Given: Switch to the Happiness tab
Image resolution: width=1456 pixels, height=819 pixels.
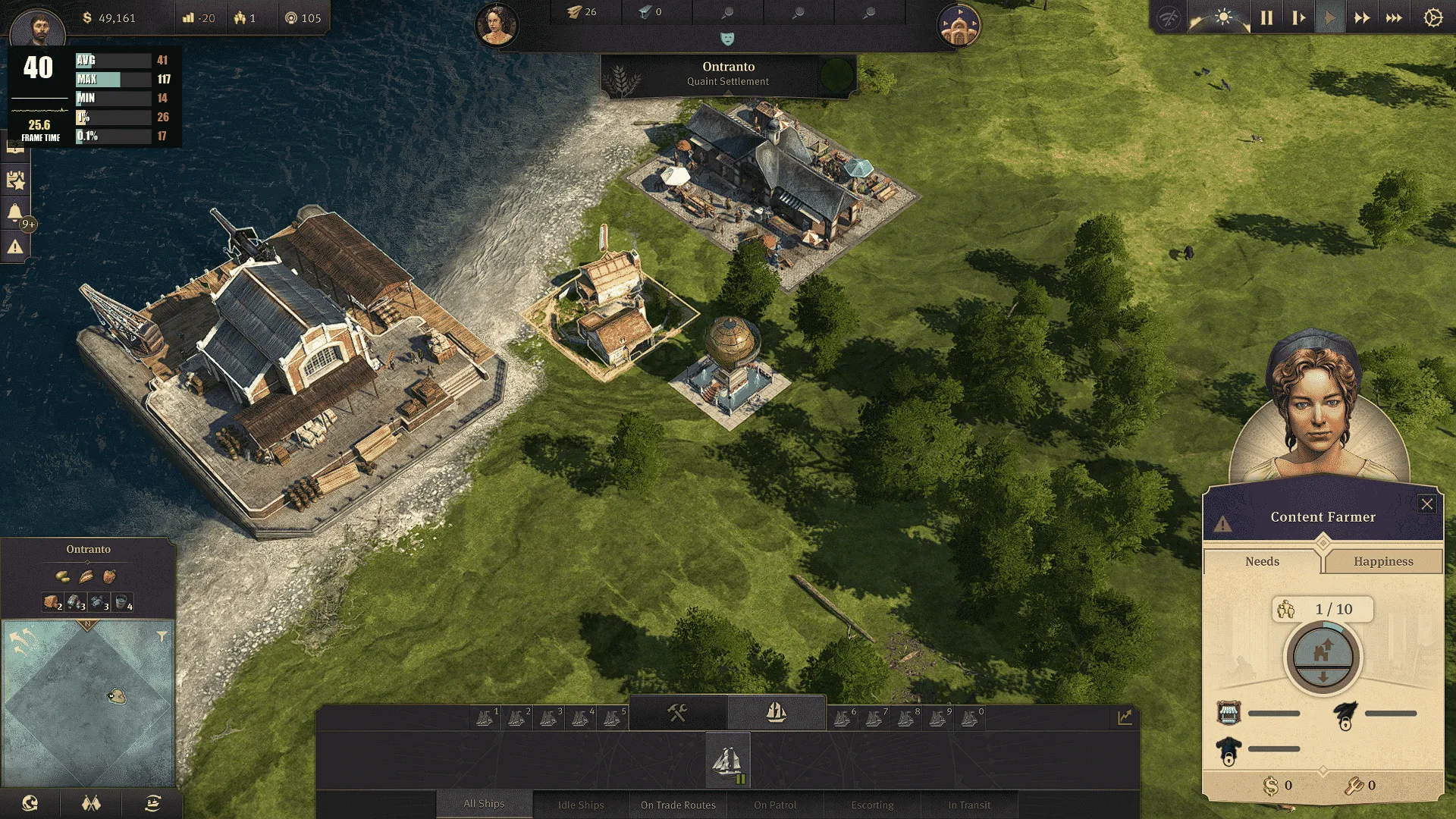Looking at the screenshot, I should click(x=1382, y=561).
